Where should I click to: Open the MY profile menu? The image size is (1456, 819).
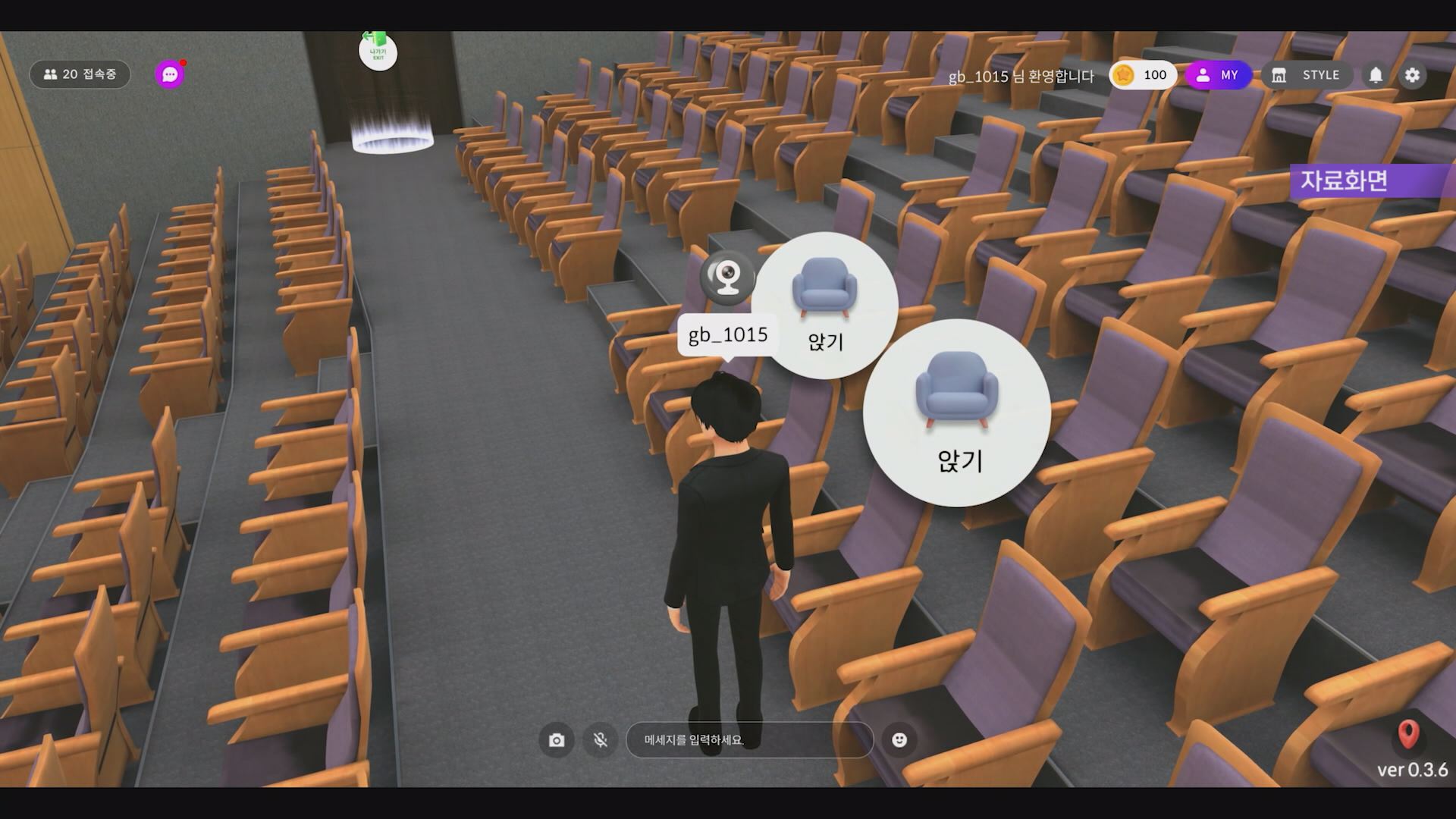pyautogui.click(x=1218, y=75)
